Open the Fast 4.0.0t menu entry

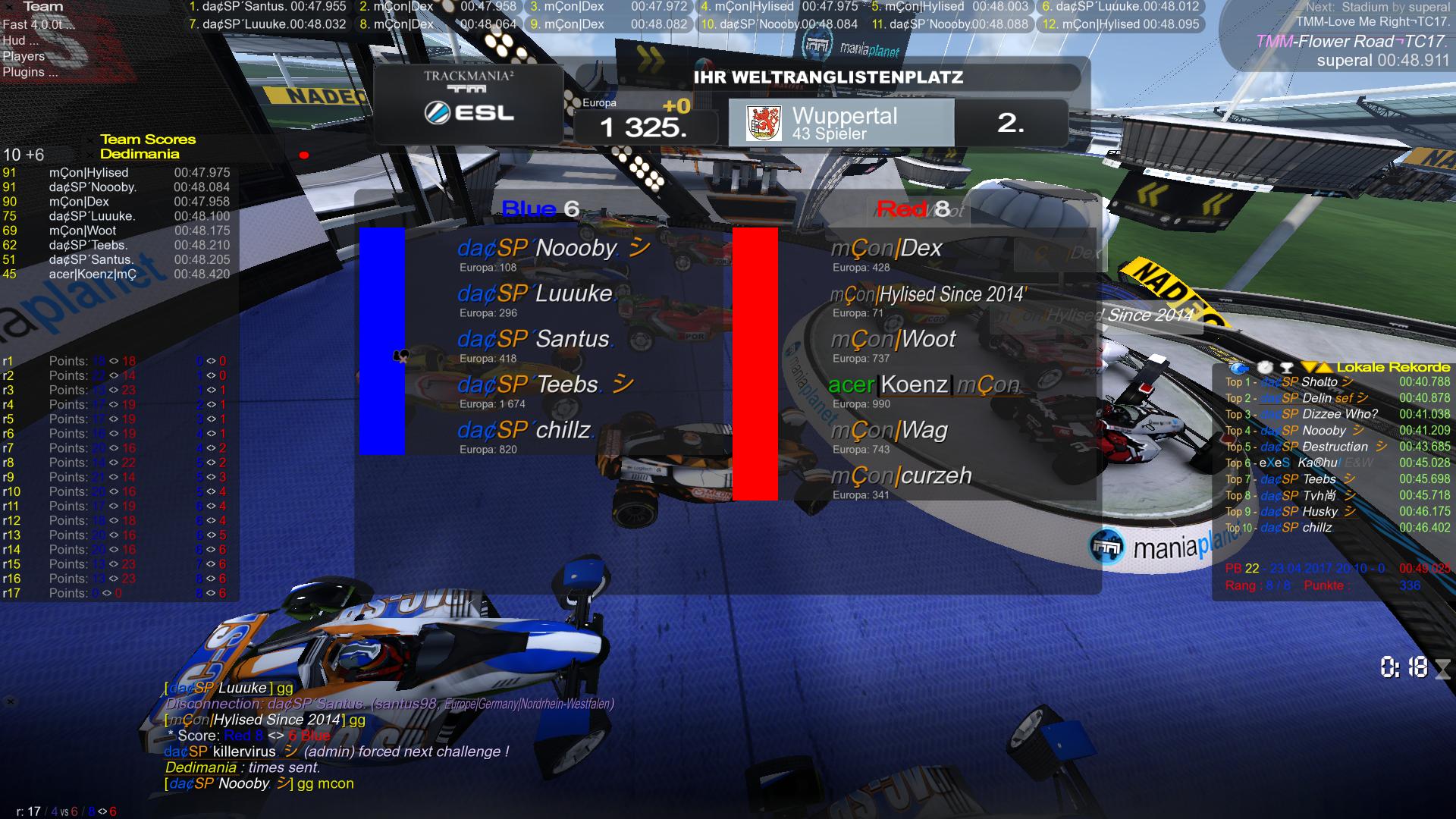point(38,24)
